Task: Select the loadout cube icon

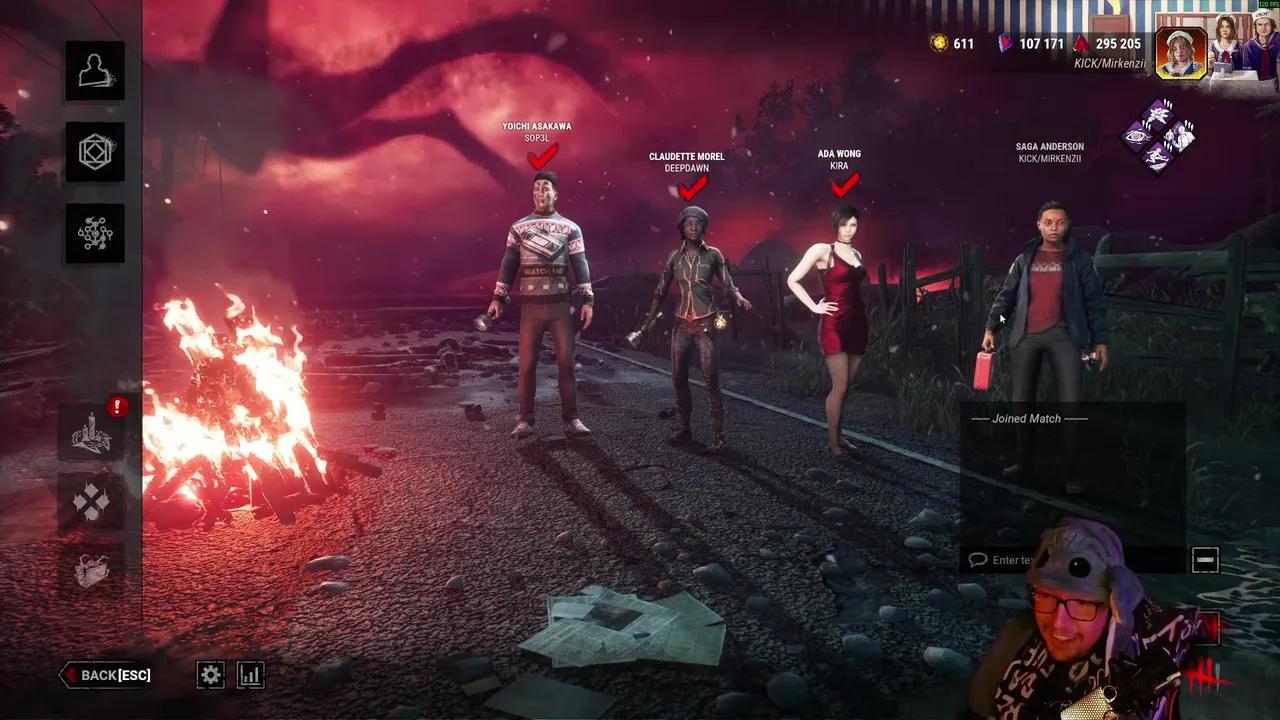Action: click(x=95, y=151)
